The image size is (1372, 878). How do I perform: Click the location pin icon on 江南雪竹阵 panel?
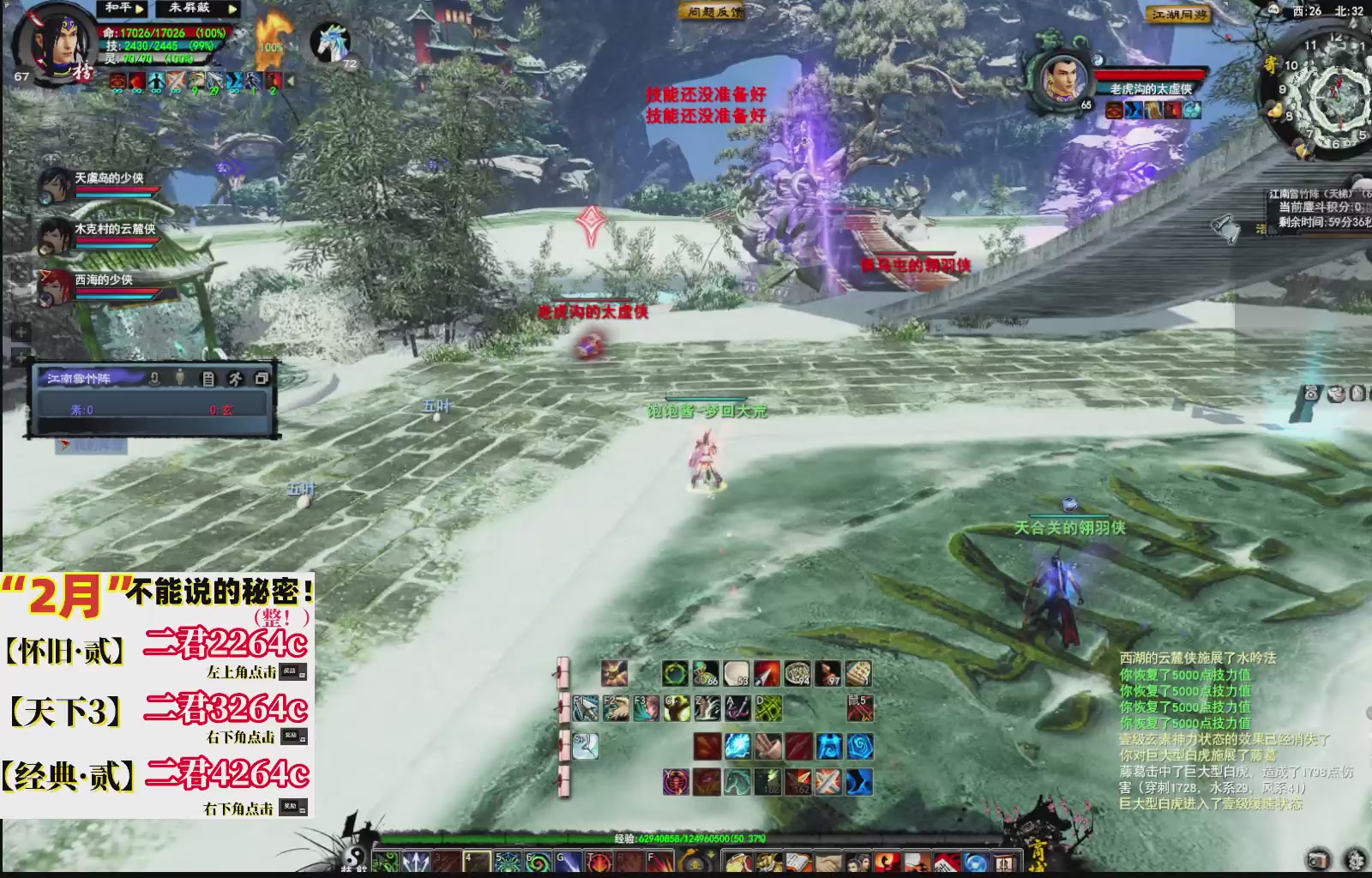(x=155, y=380)
